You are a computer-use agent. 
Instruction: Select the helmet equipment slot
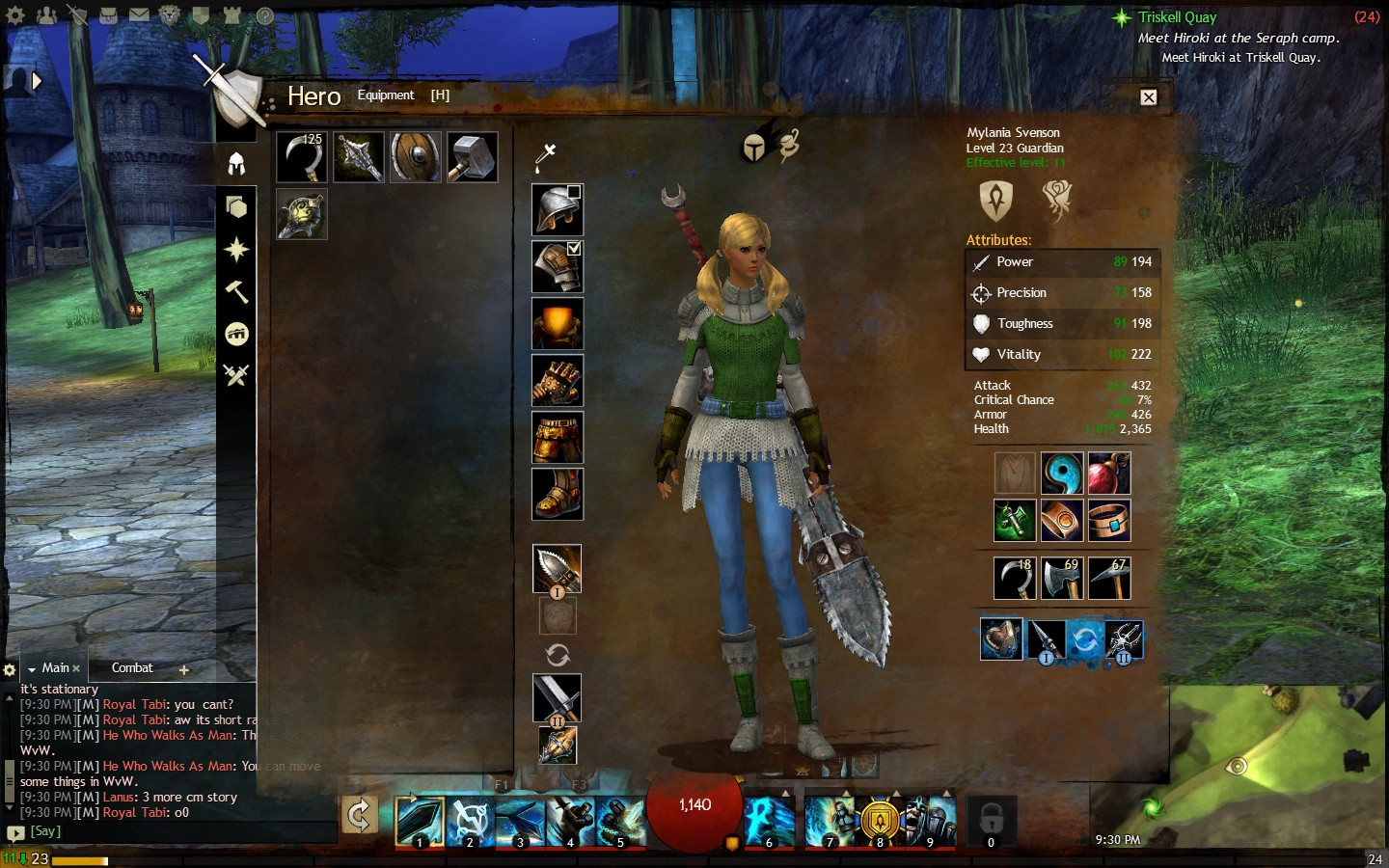point(557,210)
